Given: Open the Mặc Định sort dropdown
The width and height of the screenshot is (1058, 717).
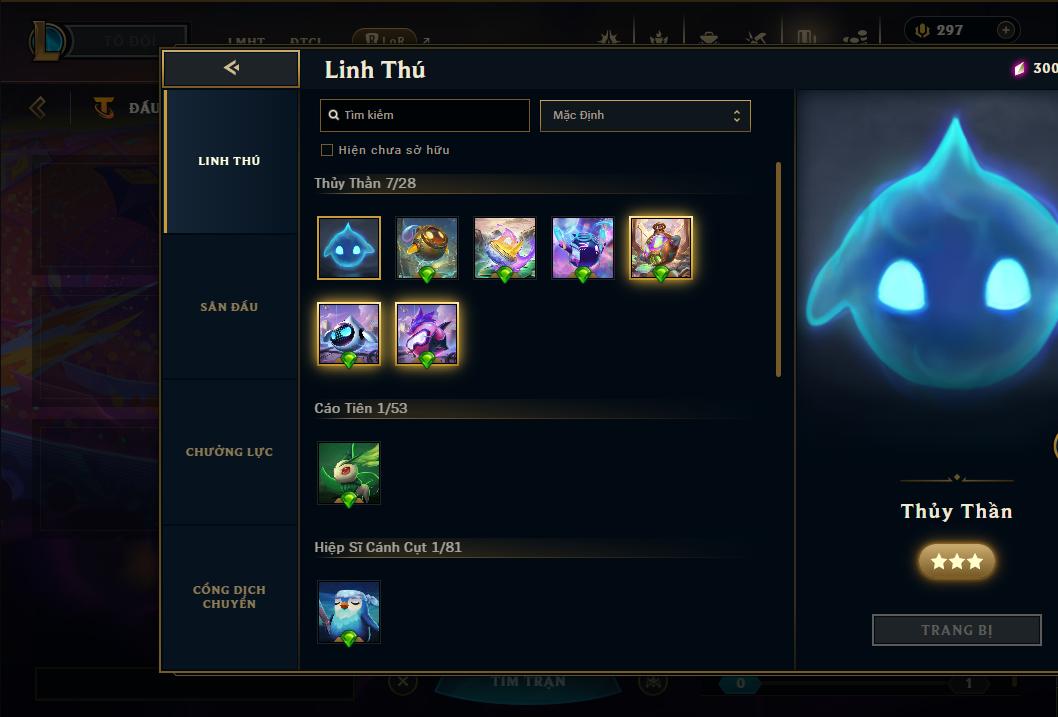Looking at the screenshot, I should coord(645,115).
